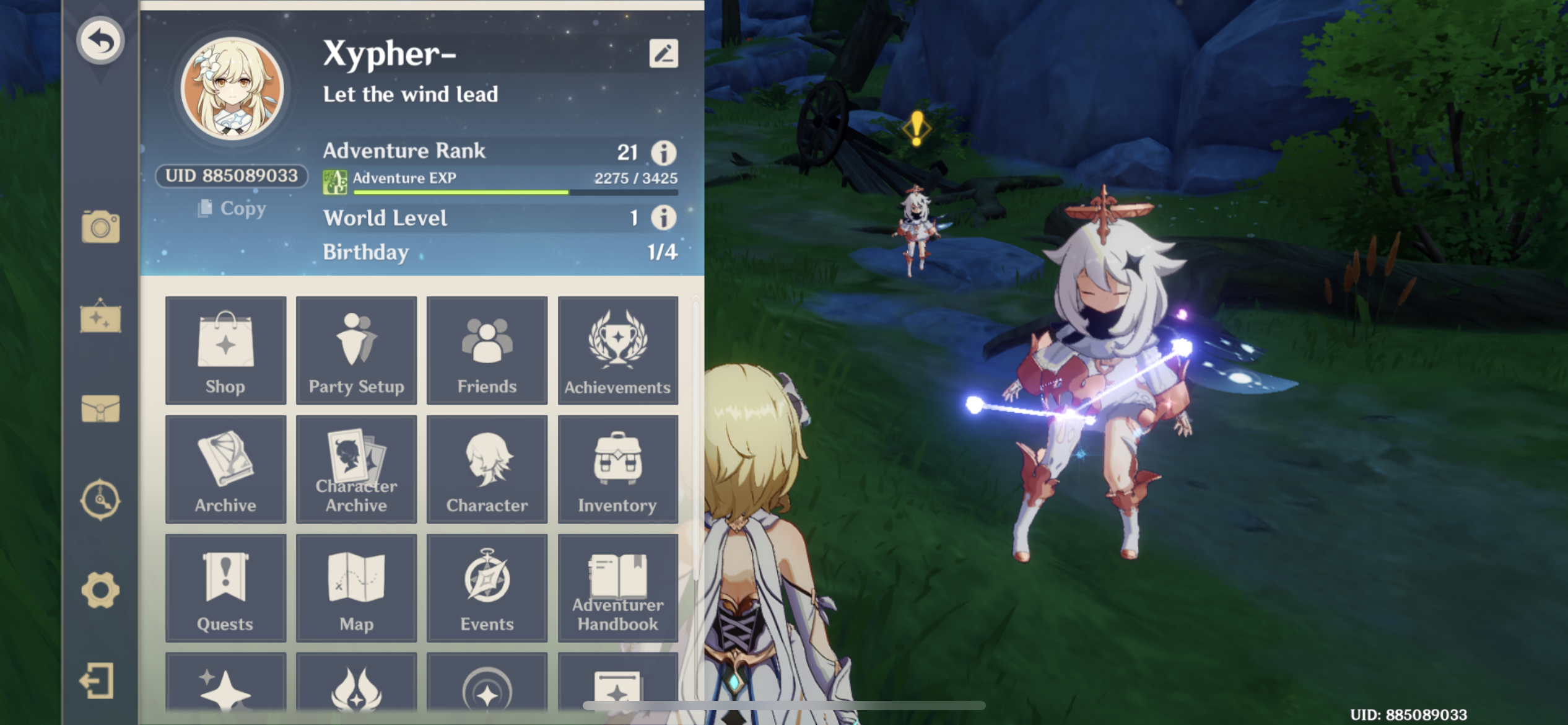Open the mailbox from the sidebar
Viewport: 1568px width, 725px height.
click(x=100, y=409)
